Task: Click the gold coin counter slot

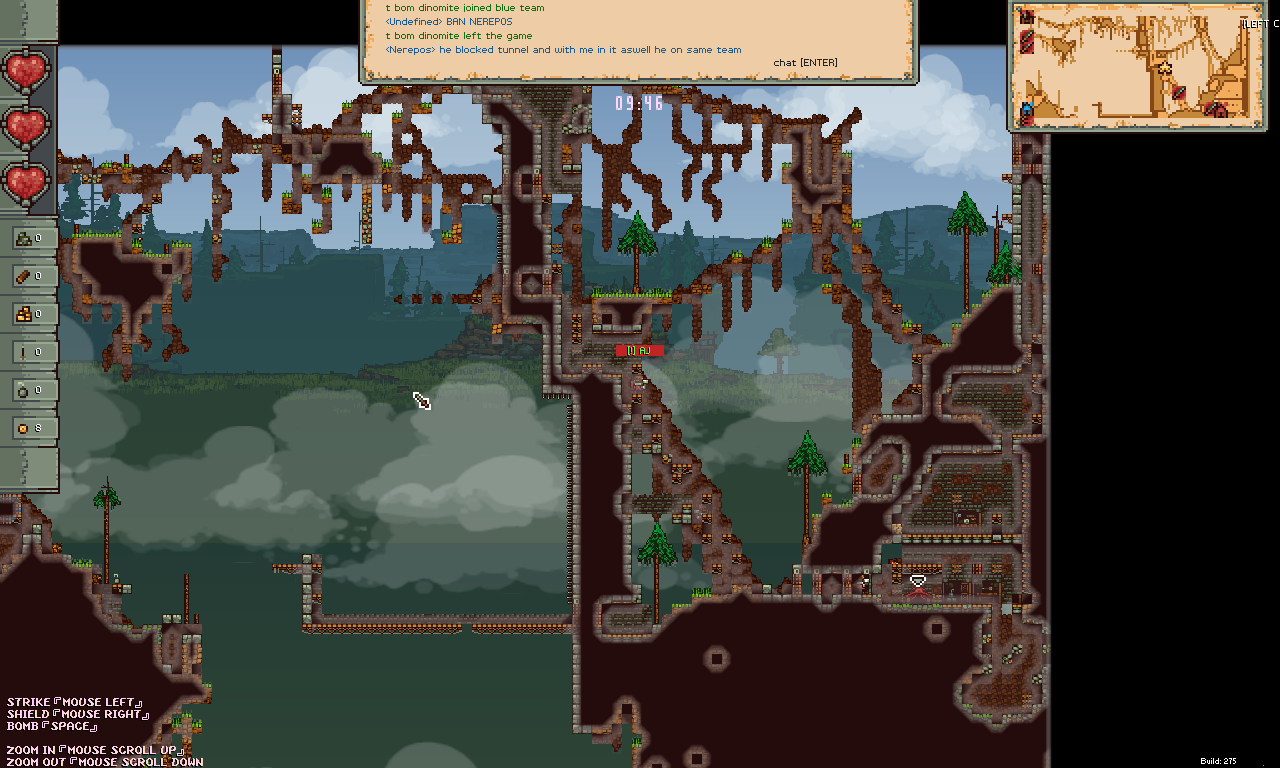Action: point(29,428)
